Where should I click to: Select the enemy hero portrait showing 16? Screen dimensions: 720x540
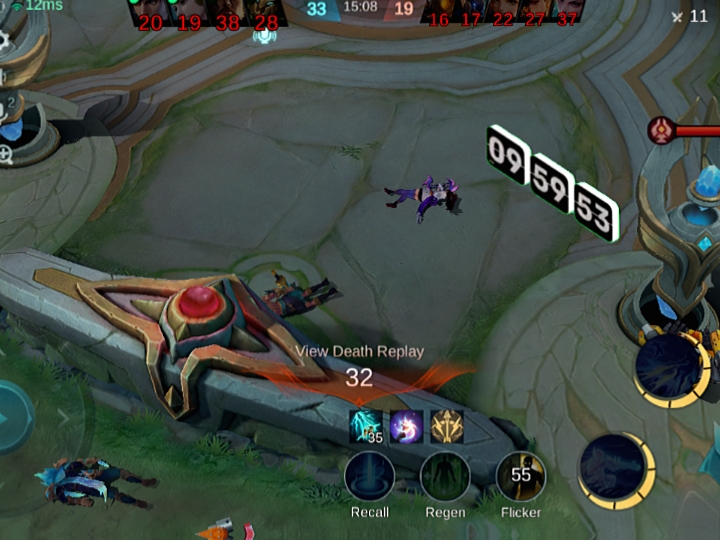(x=438, y=11)
